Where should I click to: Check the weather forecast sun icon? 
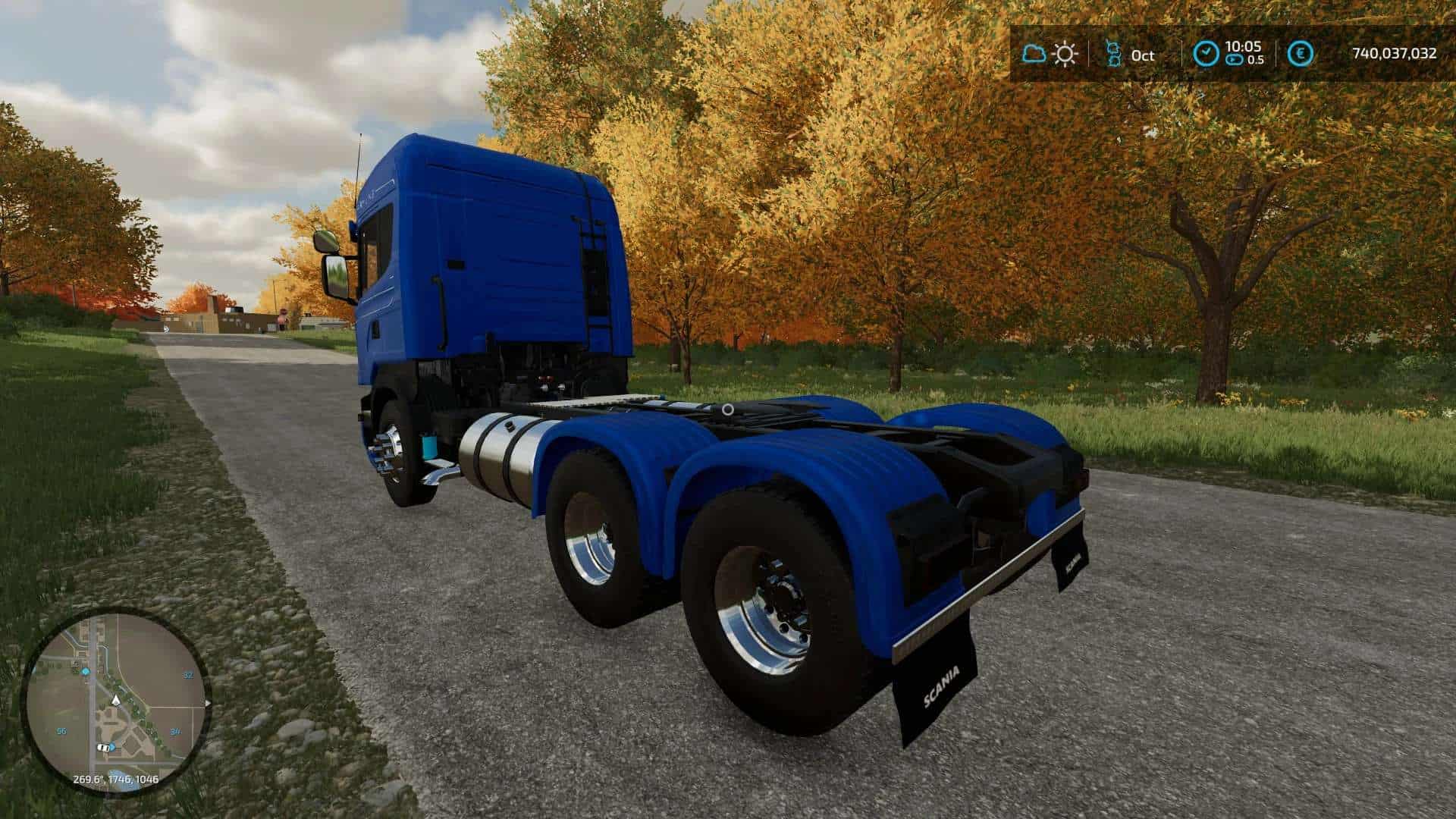click(1065, 54)
